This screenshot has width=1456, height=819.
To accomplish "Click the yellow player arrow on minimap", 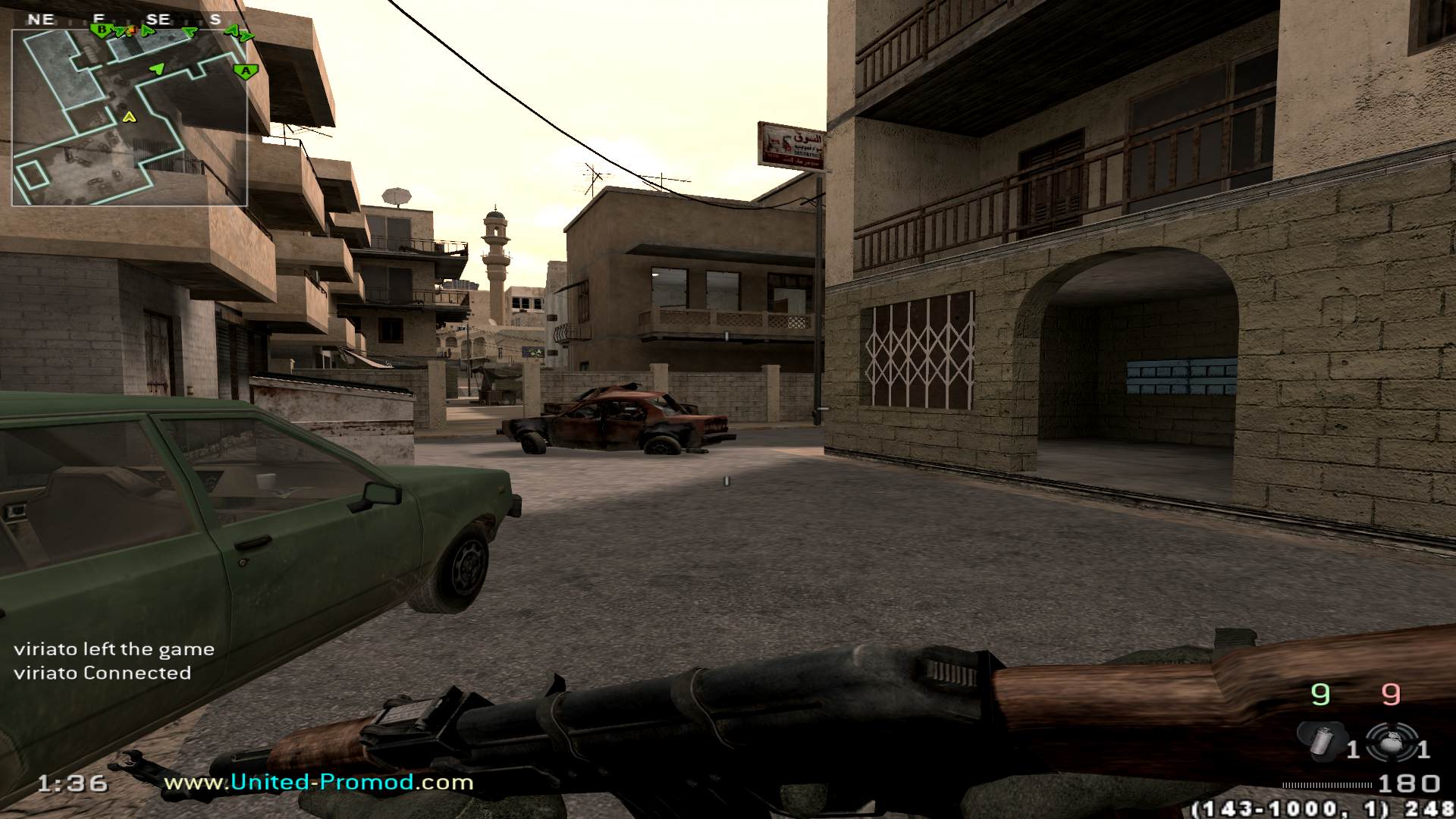I will [129, 117].
